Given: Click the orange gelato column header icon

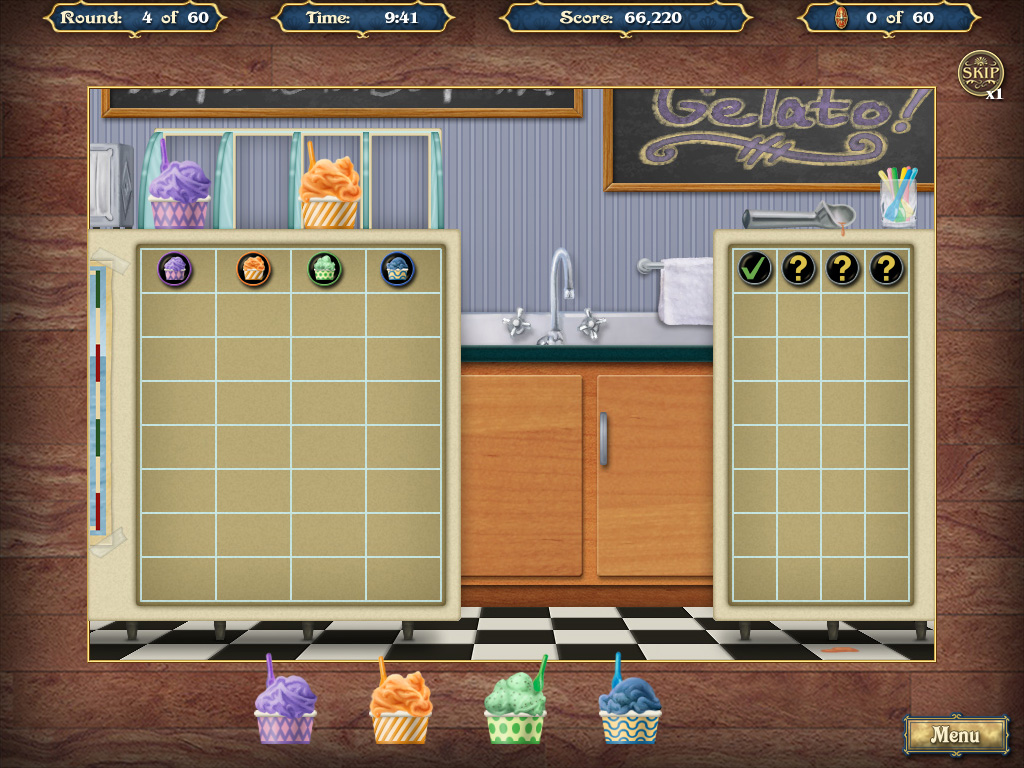Looking at the screenshot, I should (x=254, y=268).
